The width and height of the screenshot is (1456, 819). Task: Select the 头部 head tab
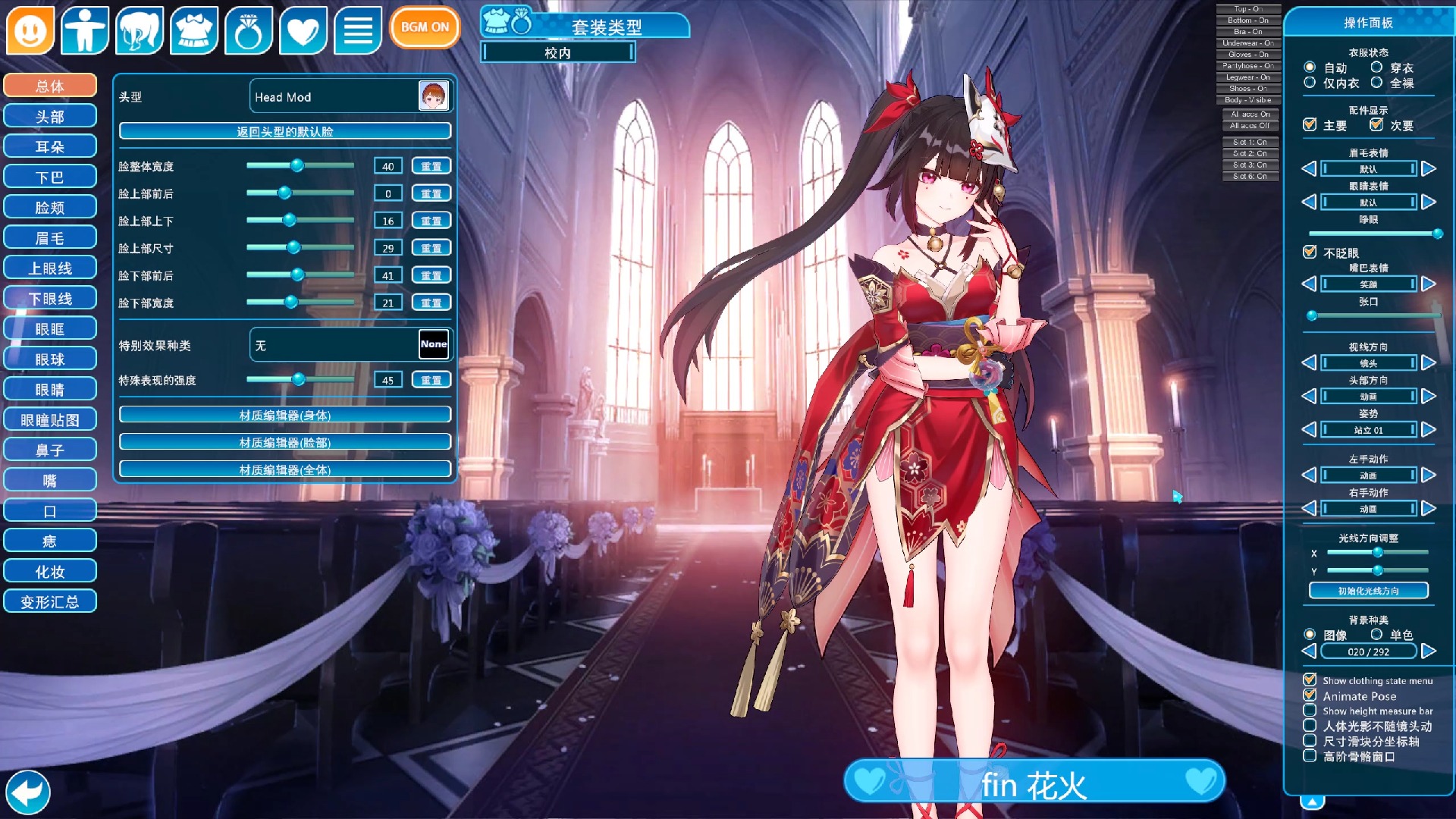50,116
